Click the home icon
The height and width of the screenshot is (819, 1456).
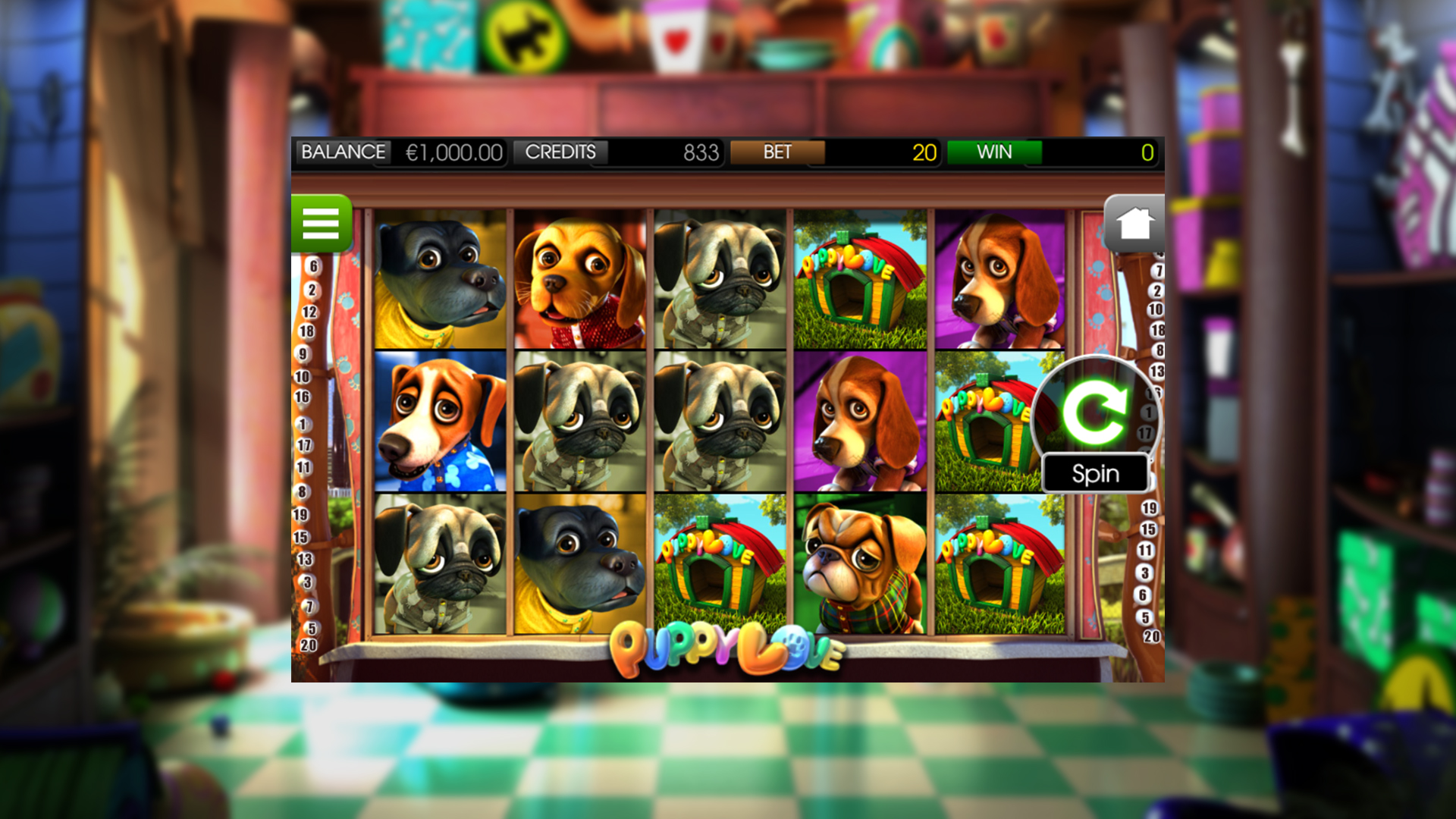tap(1134, 222)
